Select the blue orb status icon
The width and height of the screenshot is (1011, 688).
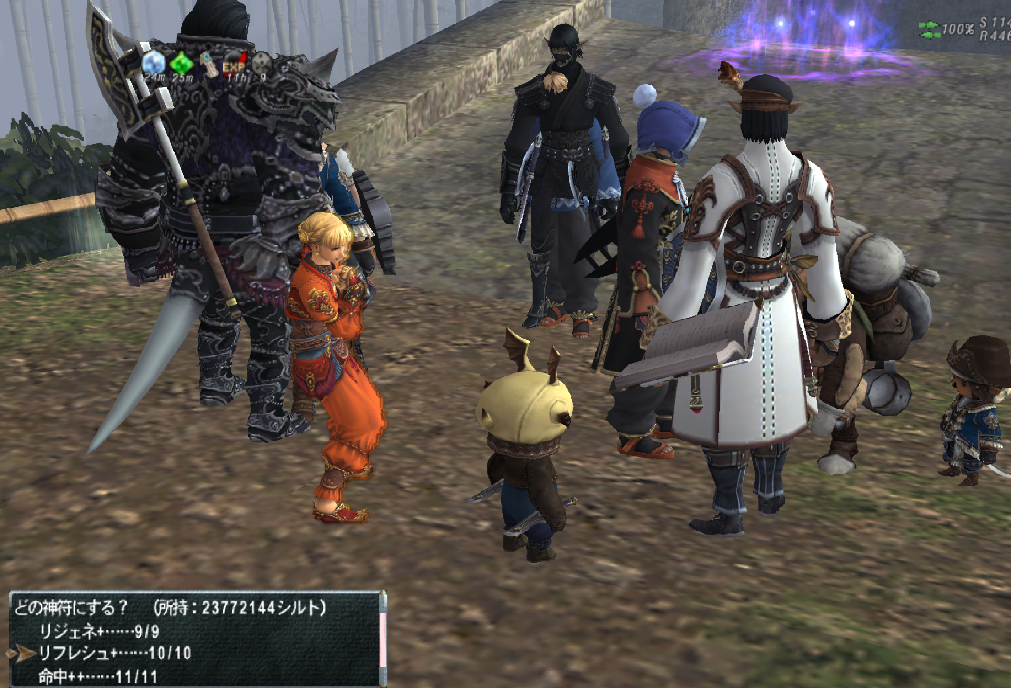[x=153, y=63]
